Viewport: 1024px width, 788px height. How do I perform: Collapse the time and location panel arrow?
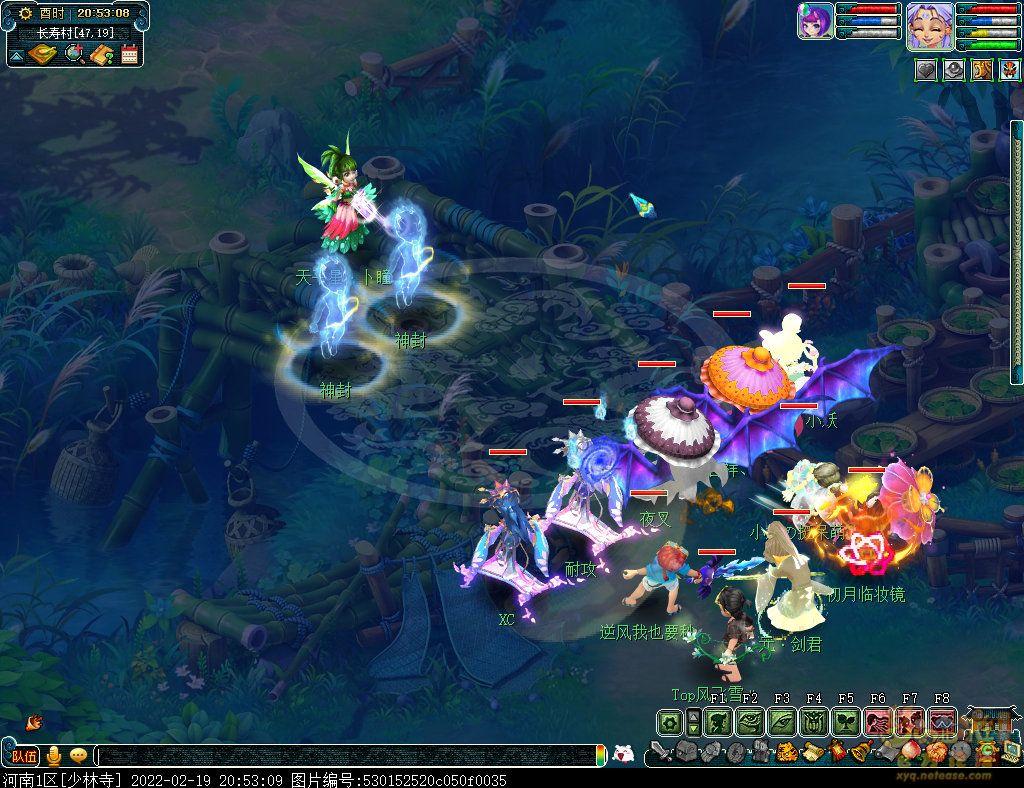tap(17, 55)
